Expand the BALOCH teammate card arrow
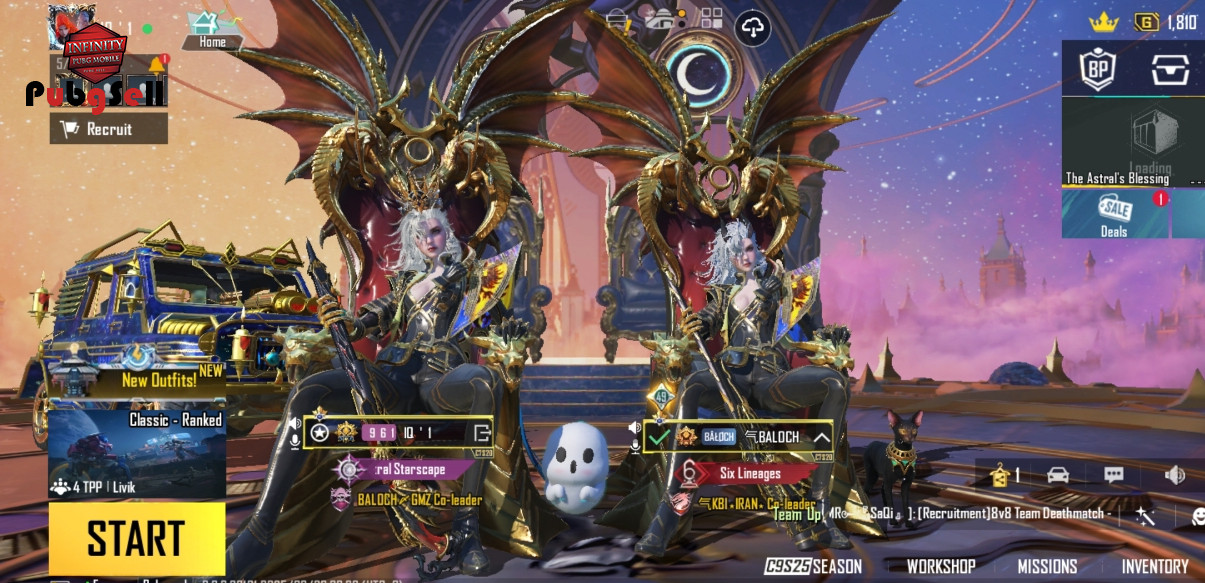Viewport: 1205px width, 583px height. [x=821, y=437]
